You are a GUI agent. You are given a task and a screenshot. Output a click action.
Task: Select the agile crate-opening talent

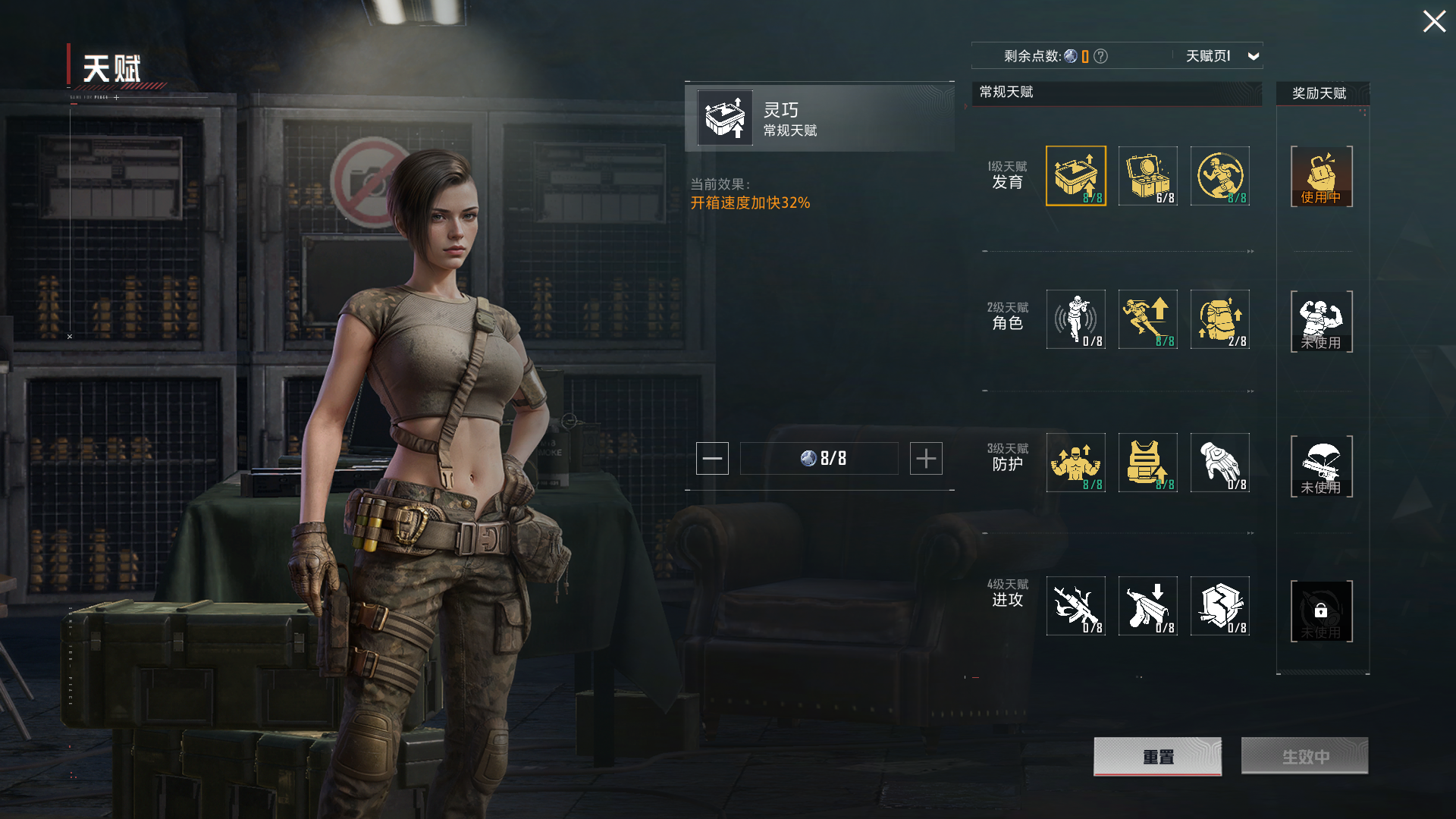[1075, 176]
